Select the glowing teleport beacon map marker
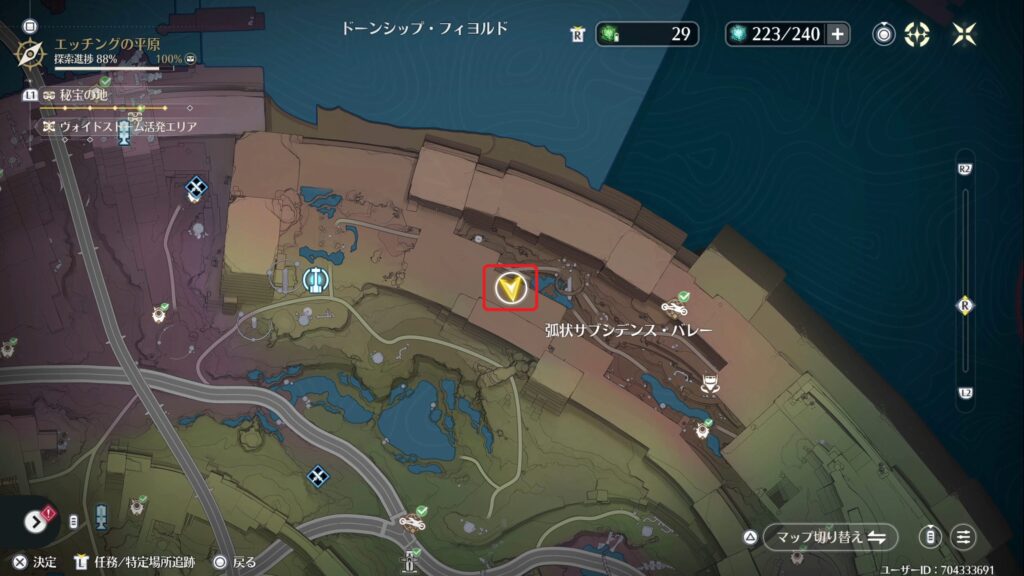 317,281
